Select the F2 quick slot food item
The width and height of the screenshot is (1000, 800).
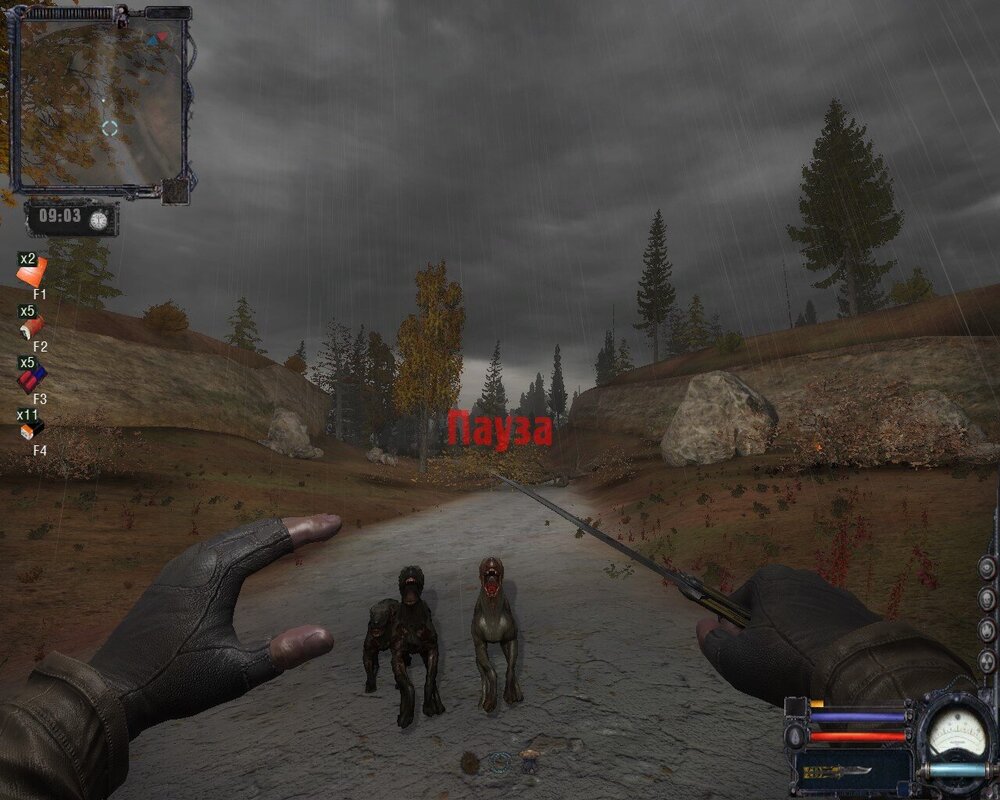click(32, 326)
